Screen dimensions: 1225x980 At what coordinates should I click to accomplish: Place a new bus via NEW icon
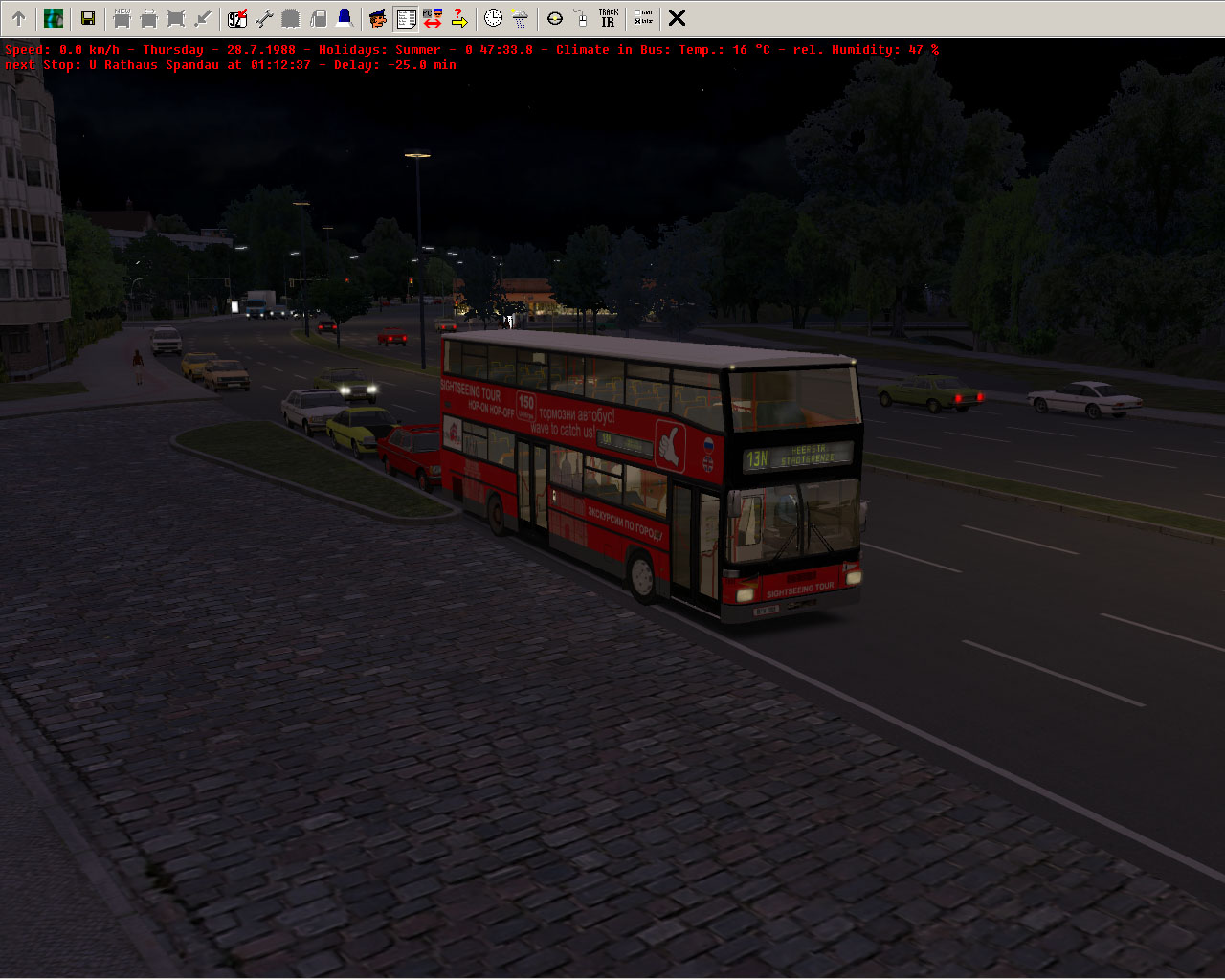pos(122,18)
